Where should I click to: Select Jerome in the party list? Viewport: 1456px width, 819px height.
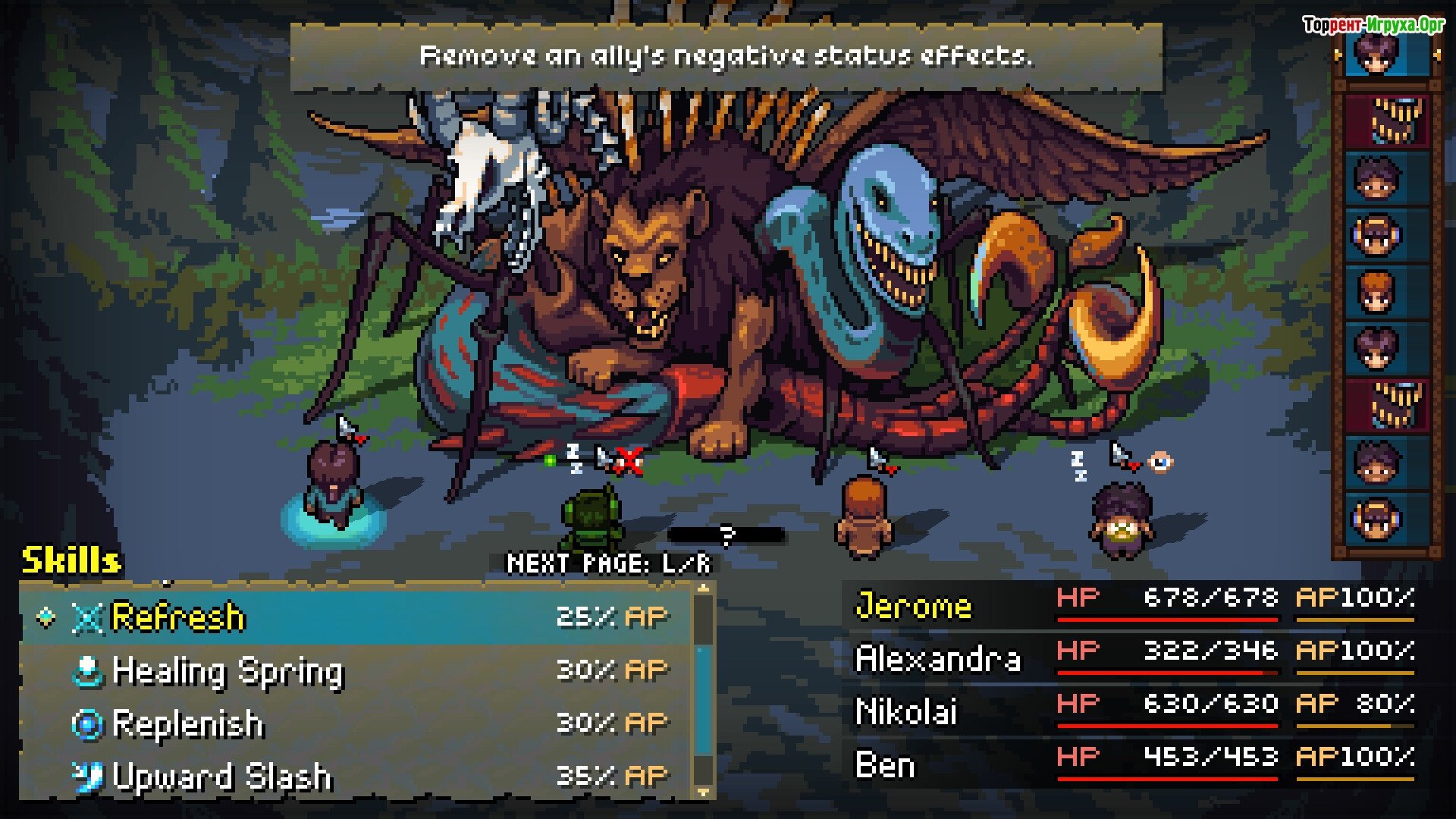[x=914, y=606]
